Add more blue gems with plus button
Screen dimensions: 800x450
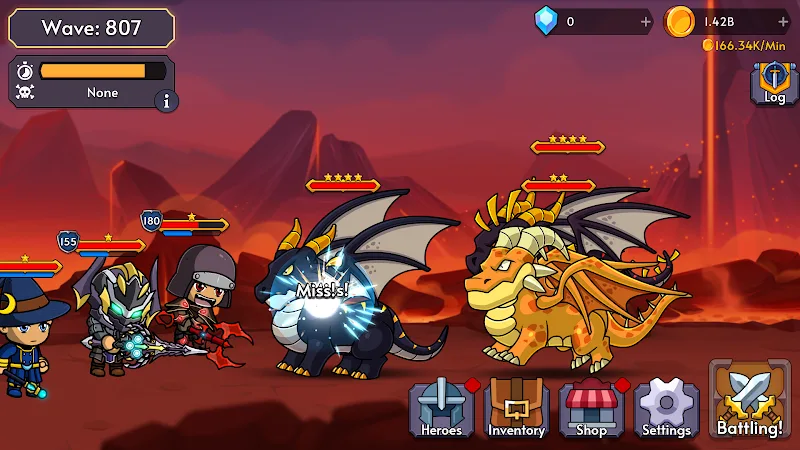(x=645, y=21)
